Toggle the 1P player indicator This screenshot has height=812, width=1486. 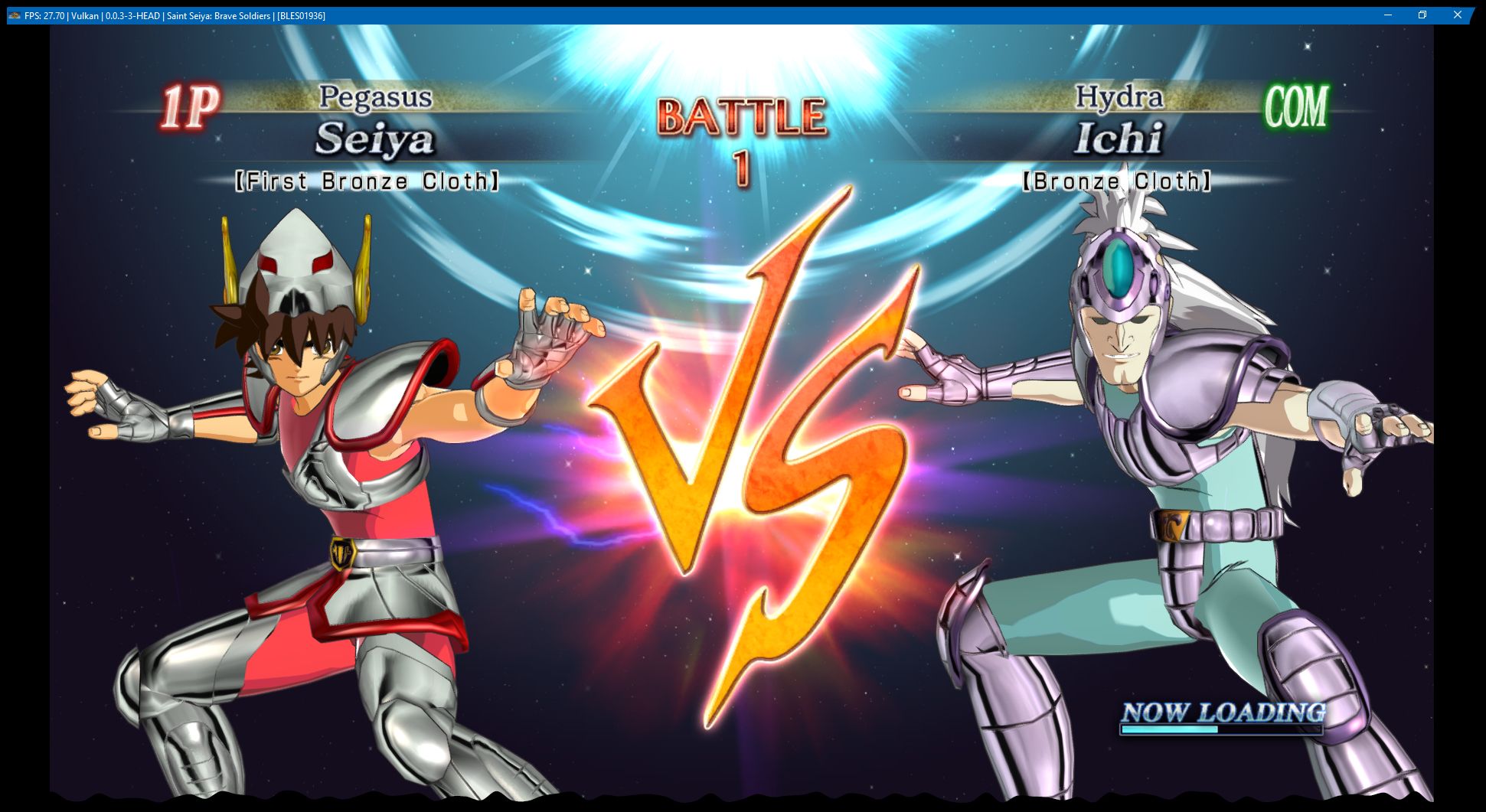188,106
